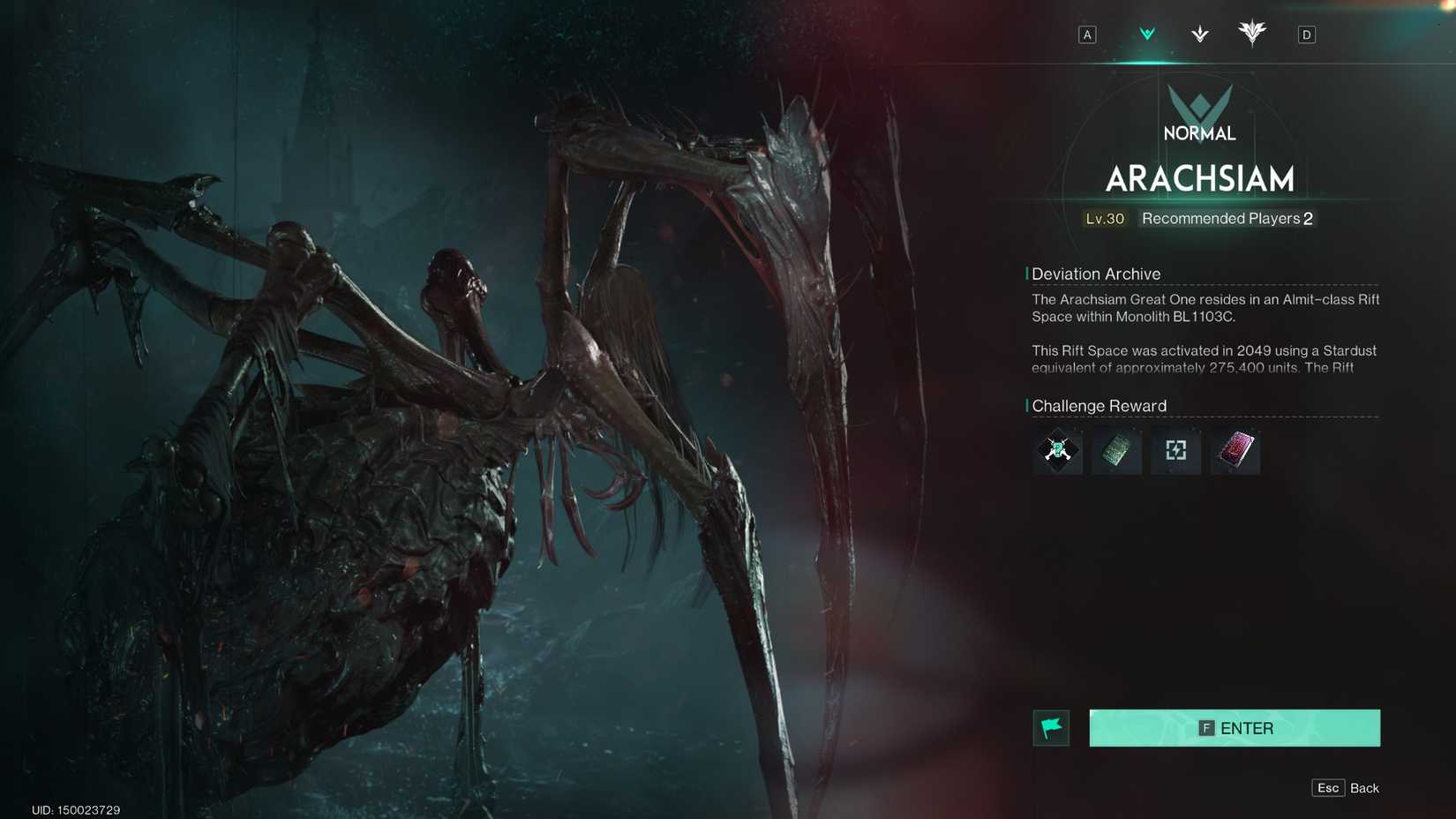Select the purple deviation card reward
The width and height of the screenshot is (1456, 819).
(x=1235, y=451)
